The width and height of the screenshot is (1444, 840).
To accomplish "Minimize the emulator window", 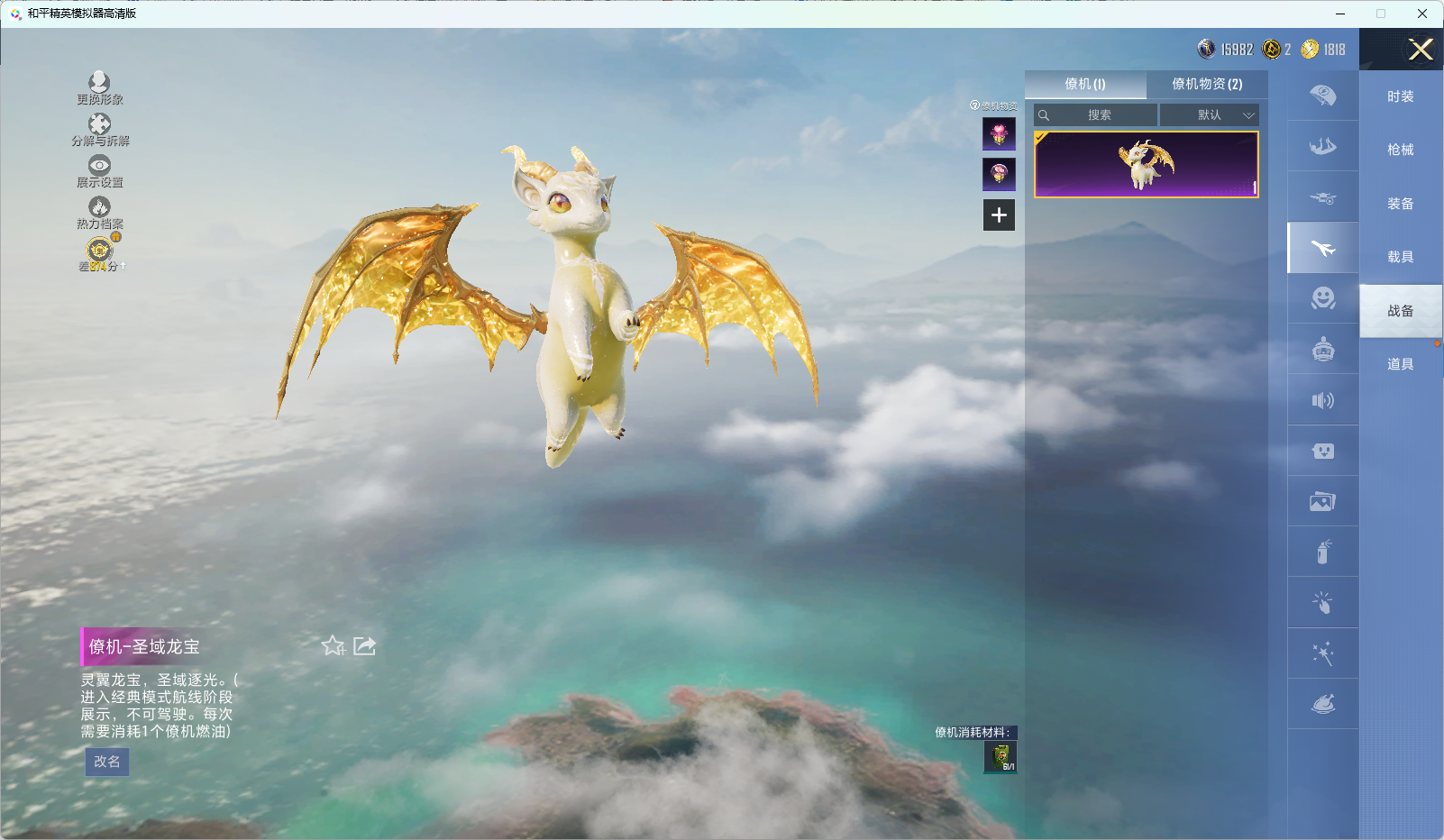I will click(1340, 14).
